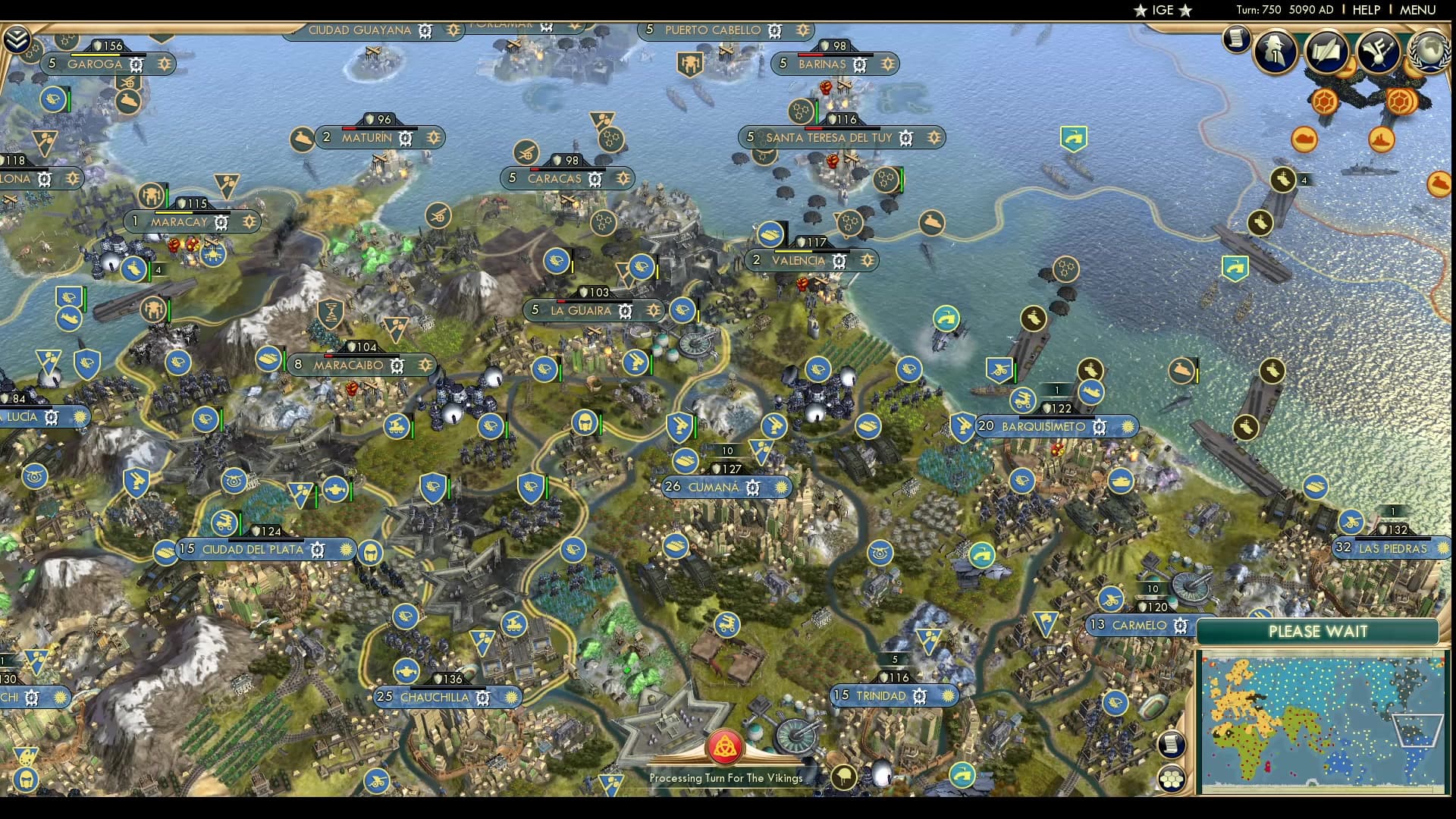Toggle Strategic View with the hexagon icon

pyautogui.click(x=1172, y=778)
